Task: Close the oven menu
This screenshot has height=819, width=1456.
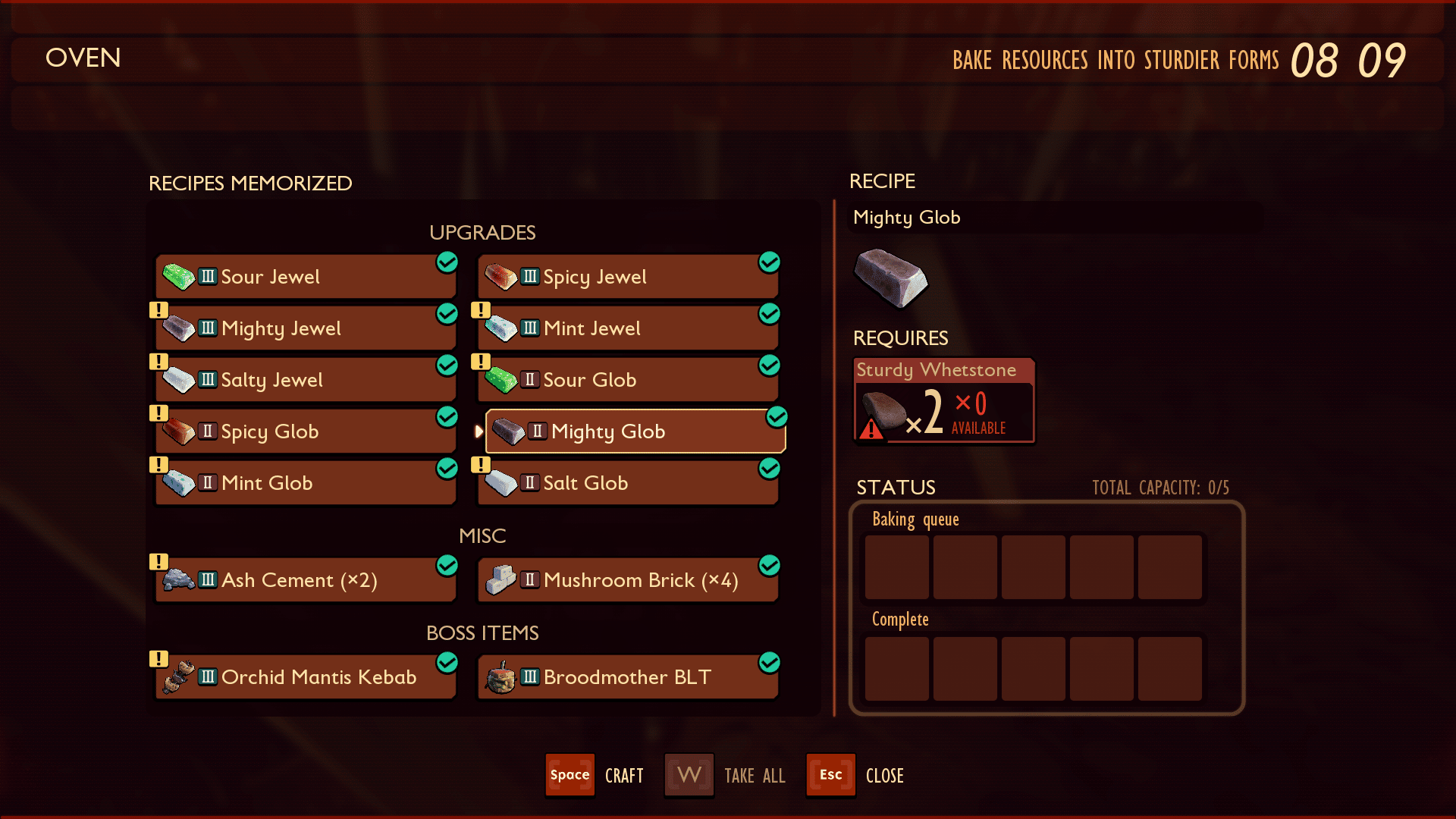Action: [x=831, y=775]
